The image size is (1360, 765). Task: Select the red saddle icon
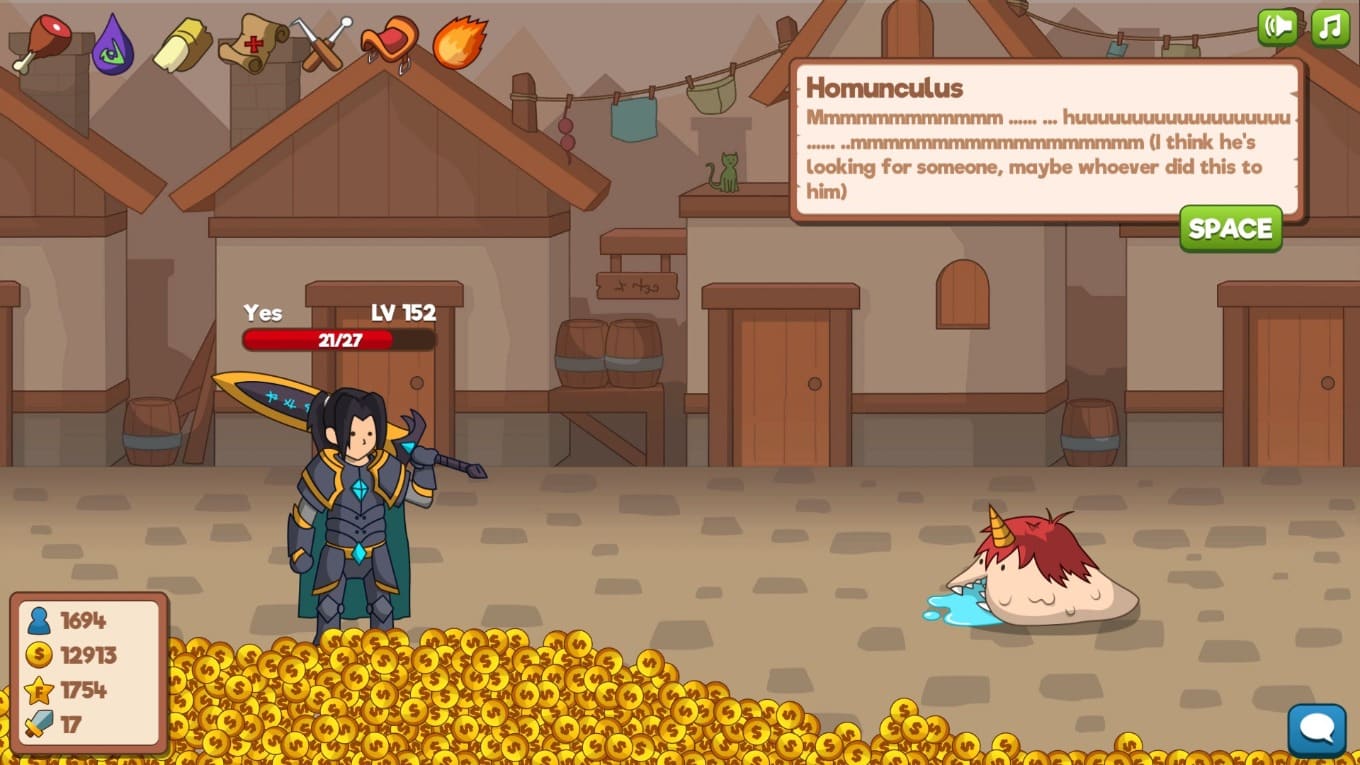[x=389, y=43]
